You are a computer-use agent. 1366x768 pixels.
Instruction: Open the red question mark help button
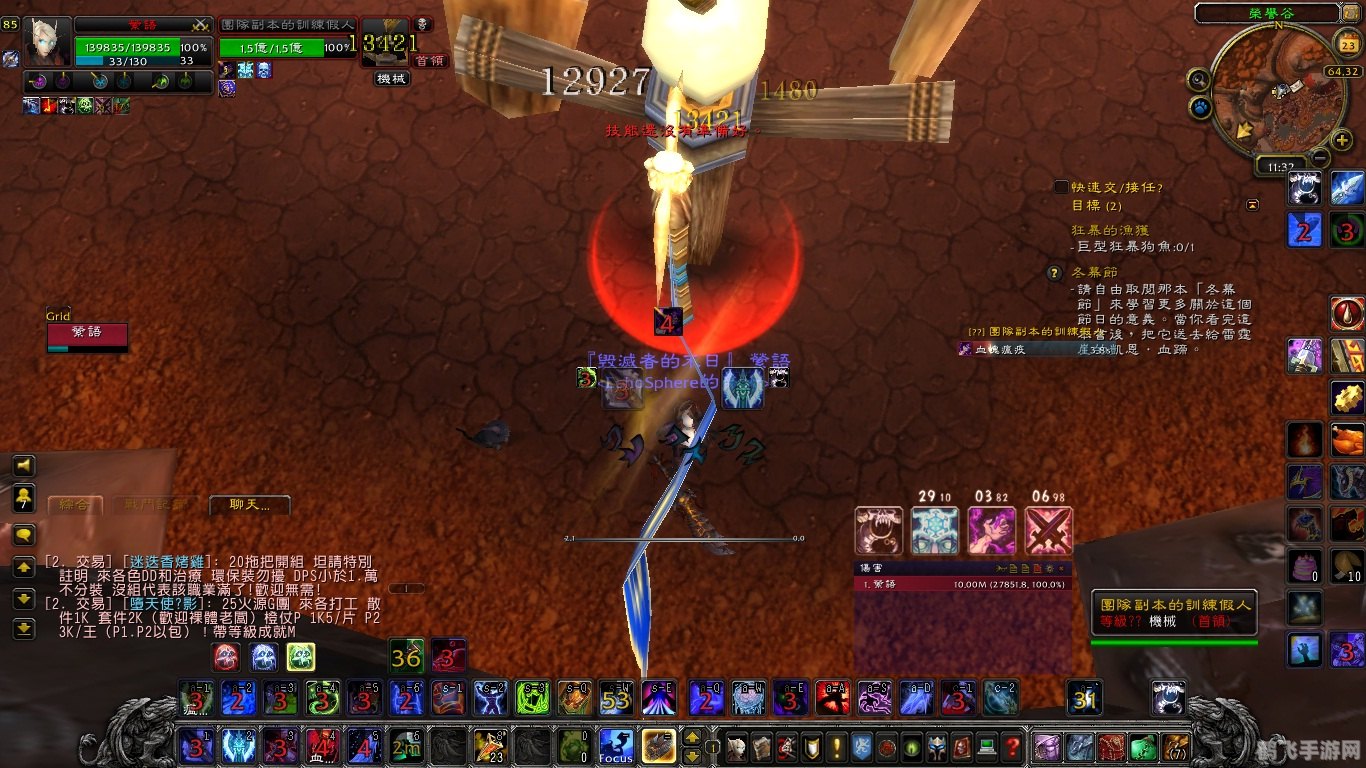(1012, 746)
